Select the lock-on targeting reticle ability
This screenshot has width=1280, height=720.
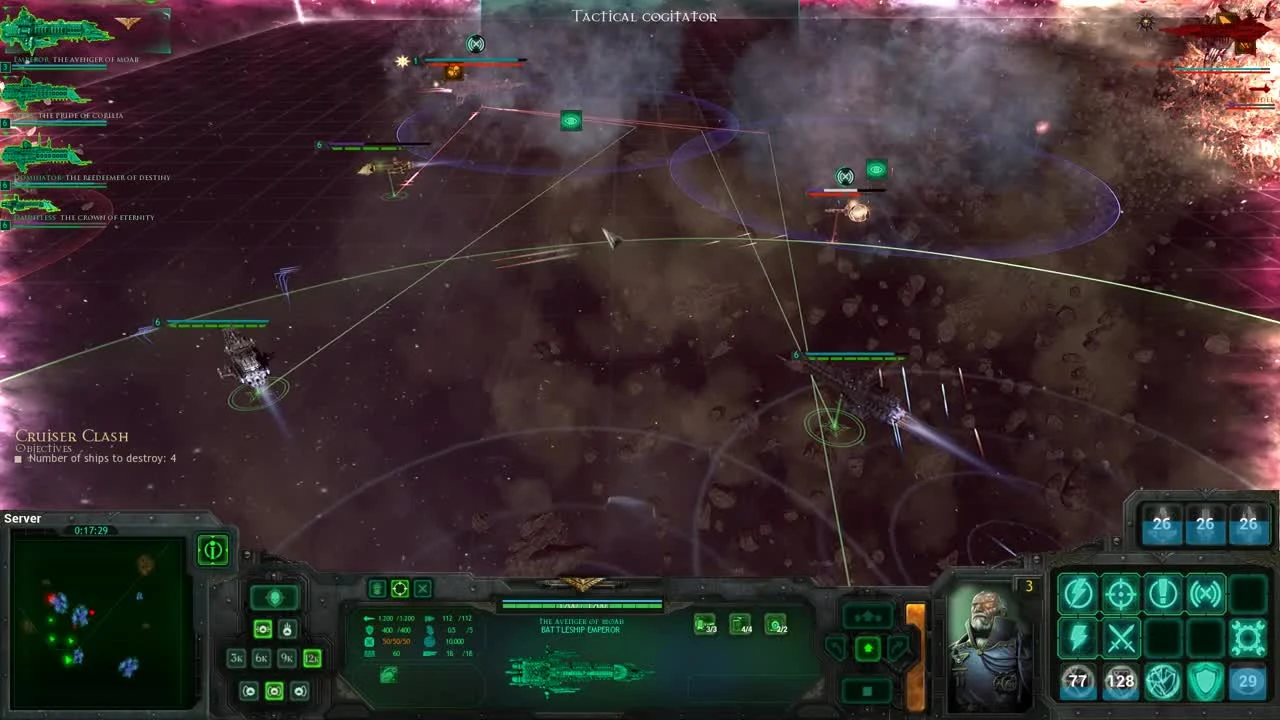coord(1119,593)
